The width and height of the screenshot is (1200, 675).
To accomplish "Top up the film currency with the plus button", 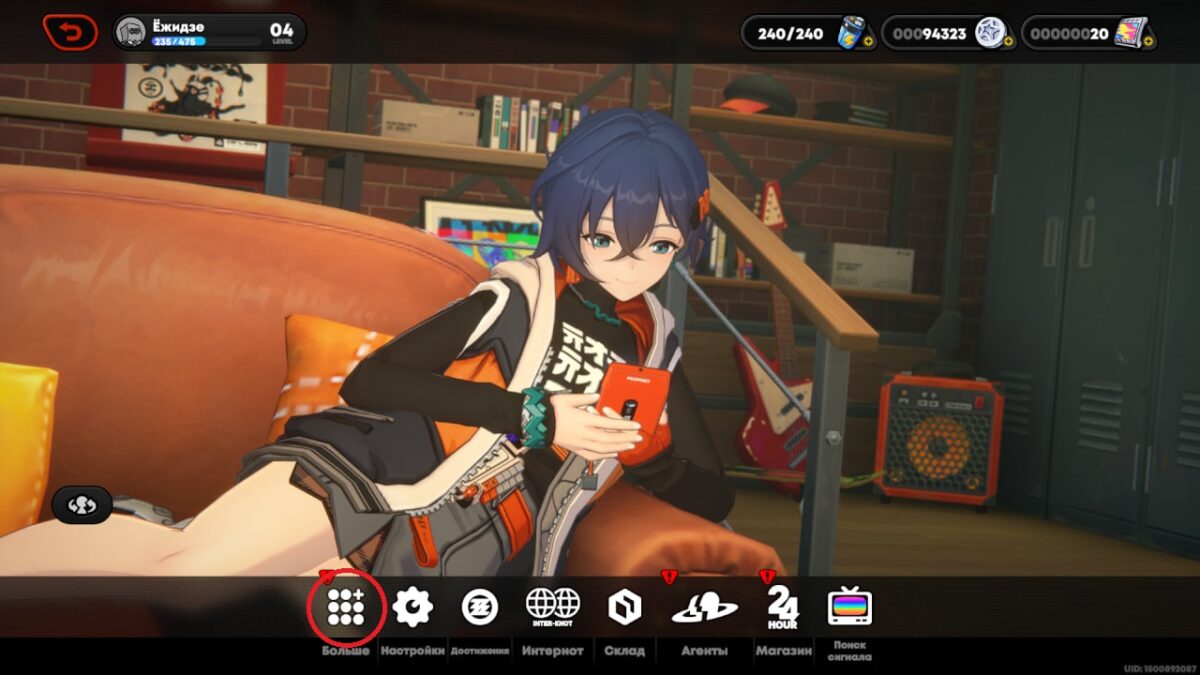I will tap(1148, 42).
